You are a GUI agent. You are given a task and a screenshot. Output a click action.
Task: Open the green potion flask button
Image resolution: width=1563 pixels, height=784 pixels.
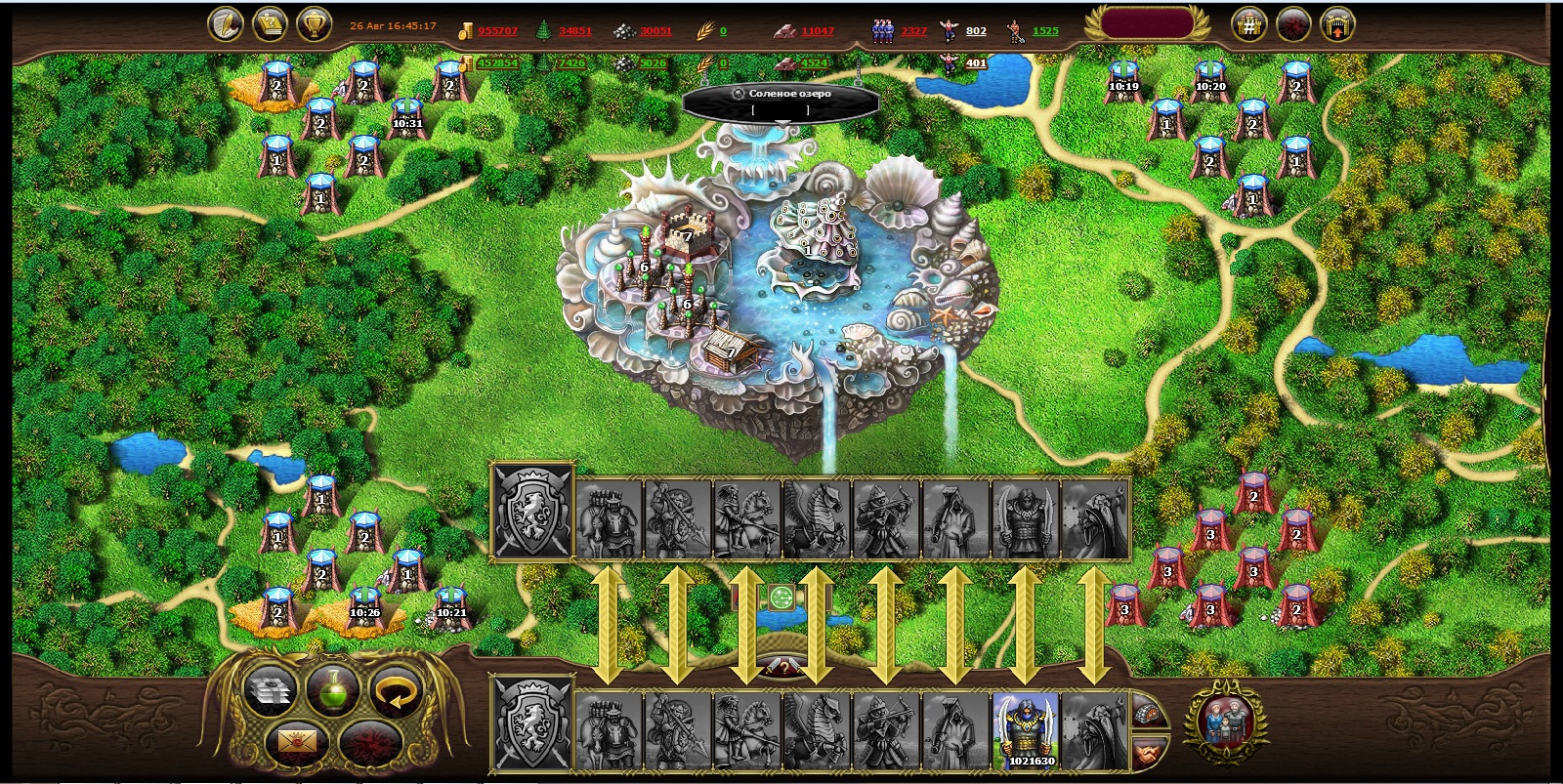coord(333,689)
